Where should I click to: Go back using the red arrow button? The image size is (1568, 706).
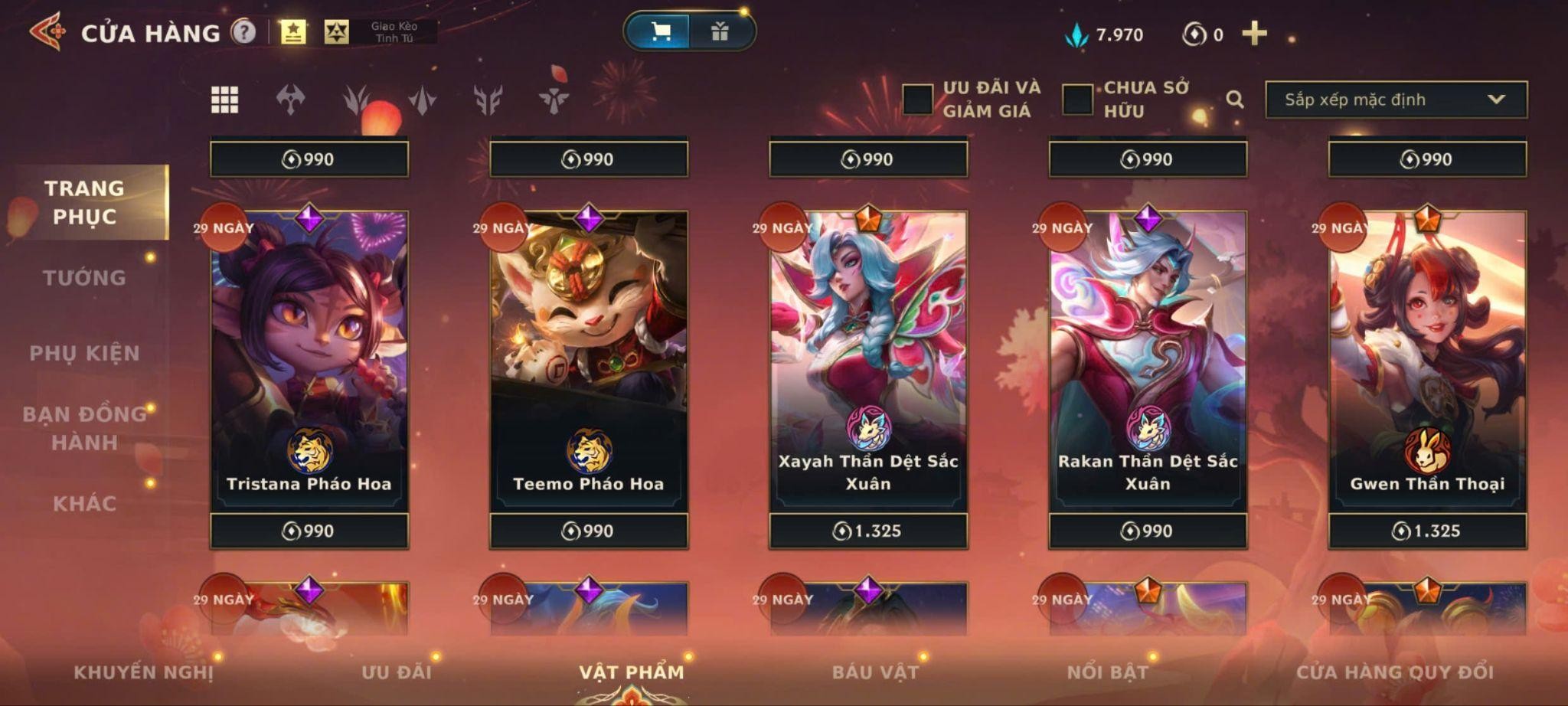point(47,32)
